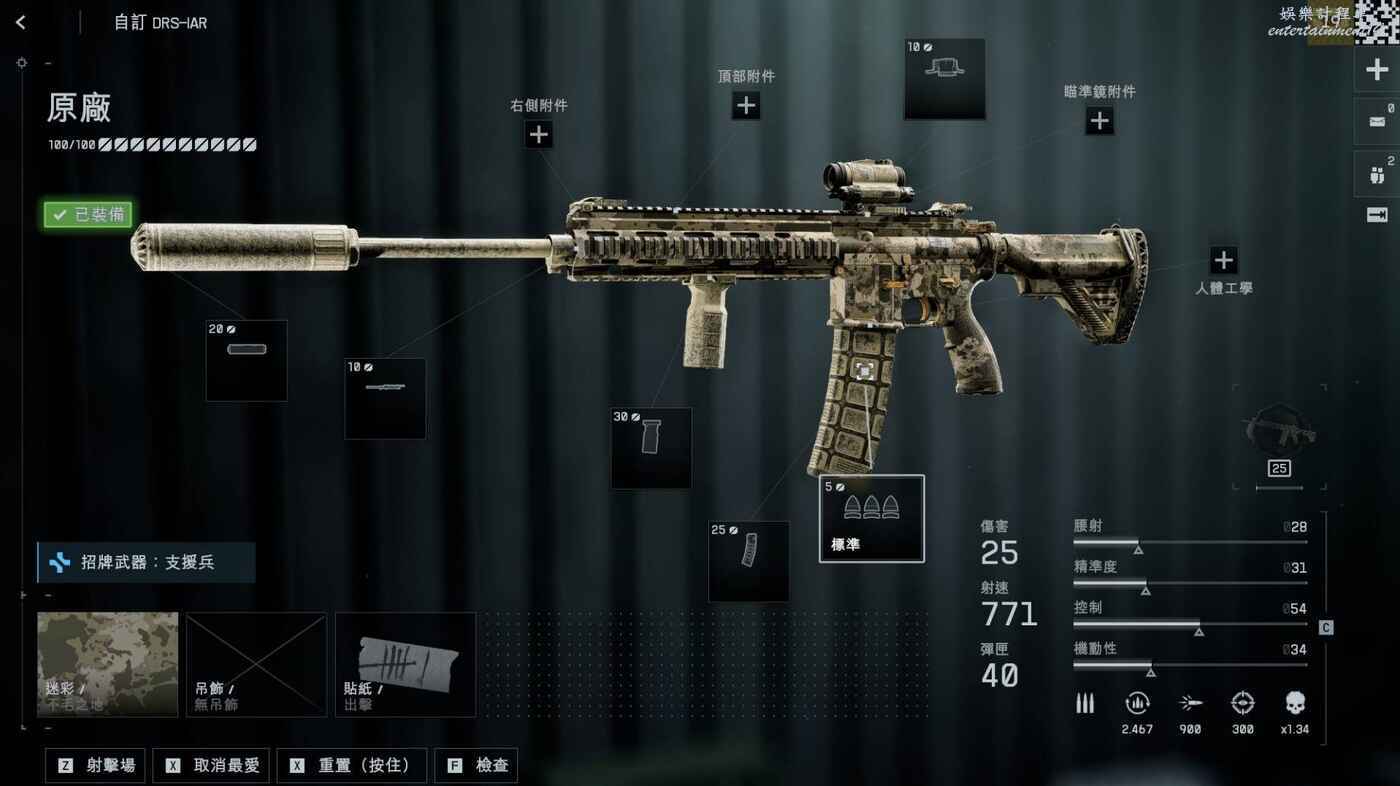The width and height of the screenshot is (1400, 786).
Task: Add an ergonomics attachment (人體工學)
Action: (x=1223, y=261)
